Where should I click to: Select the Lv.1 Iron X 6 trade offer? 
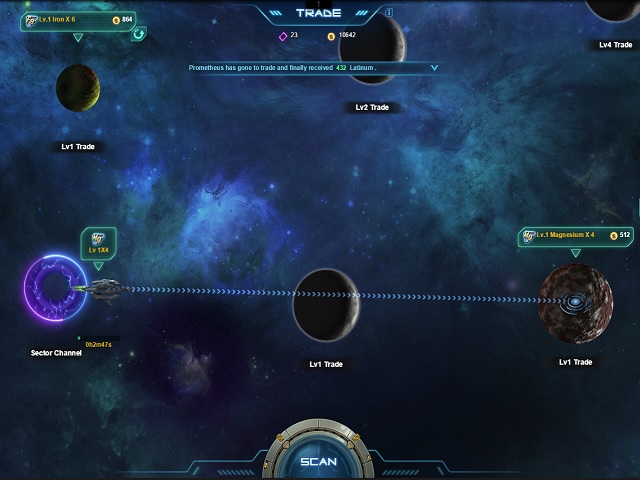pyautogui.click(x=76, y=20)
